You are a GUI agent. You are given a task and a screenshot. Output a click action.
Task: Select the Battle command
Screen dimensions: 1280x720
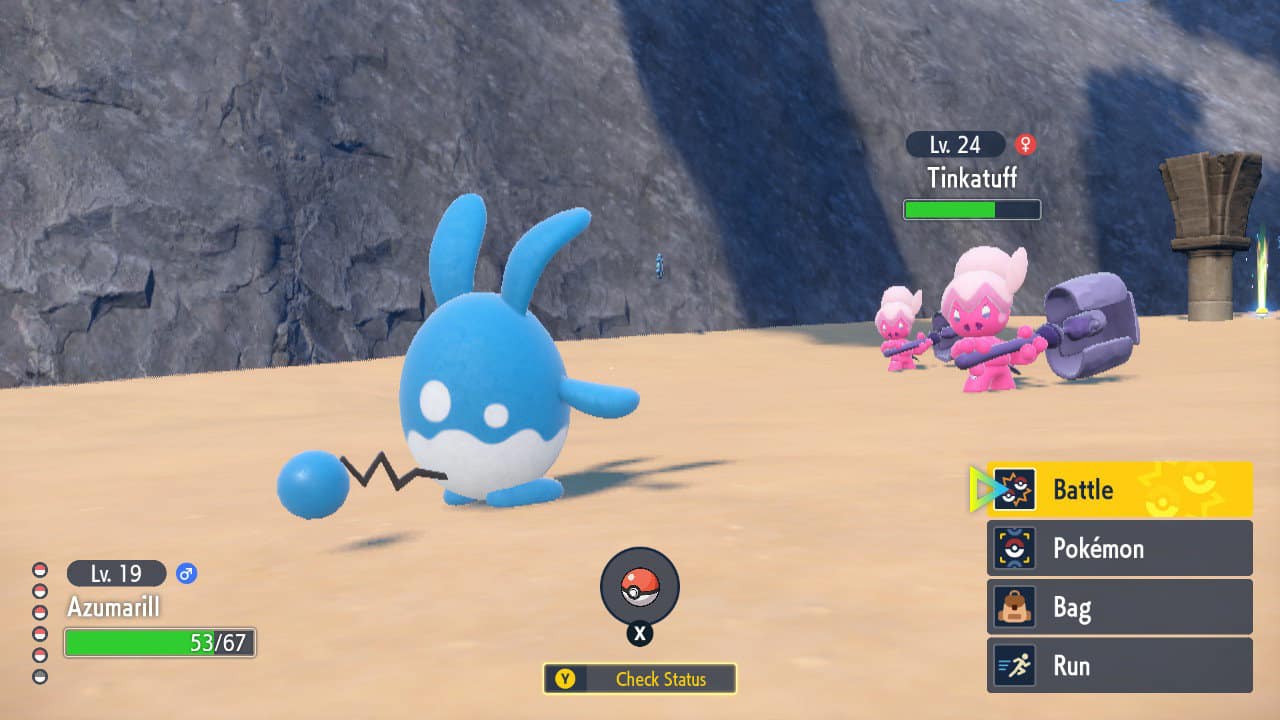[x=1120, y=490]
